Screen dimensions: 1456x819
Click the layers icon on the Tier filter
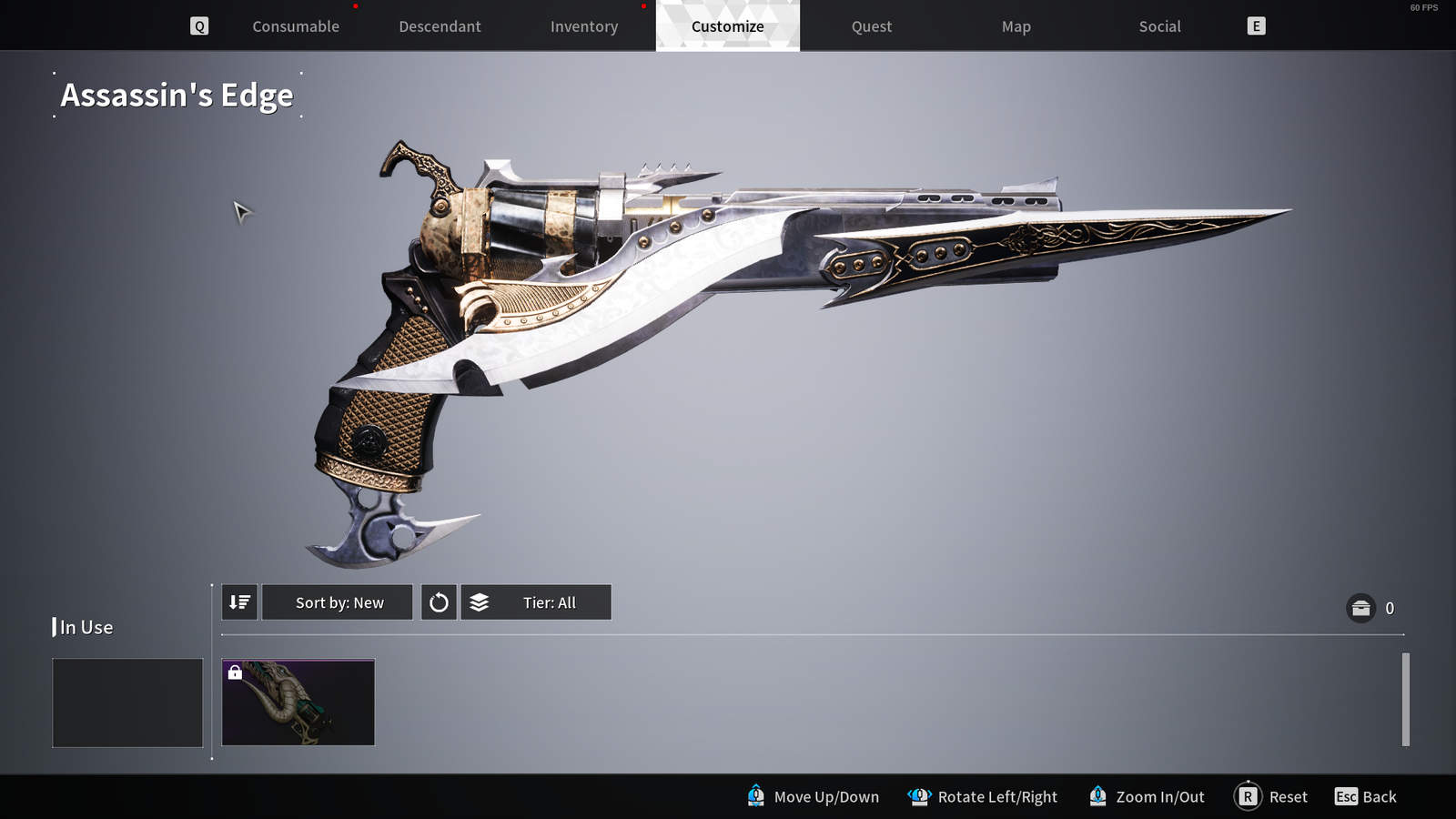coord(478,602)
